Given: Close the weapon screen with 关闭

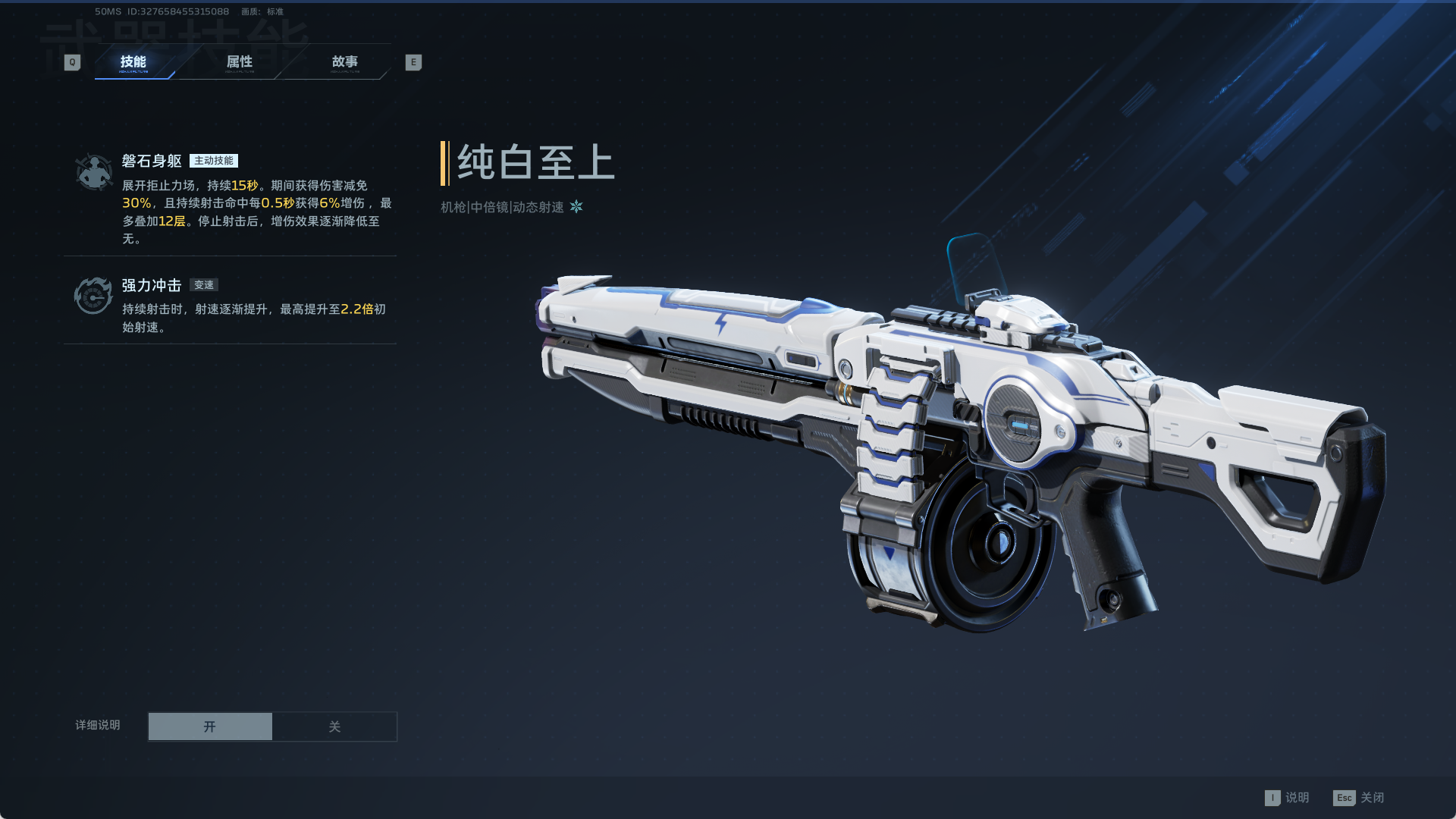Looking at the screenshot, I should point(1359,798).
